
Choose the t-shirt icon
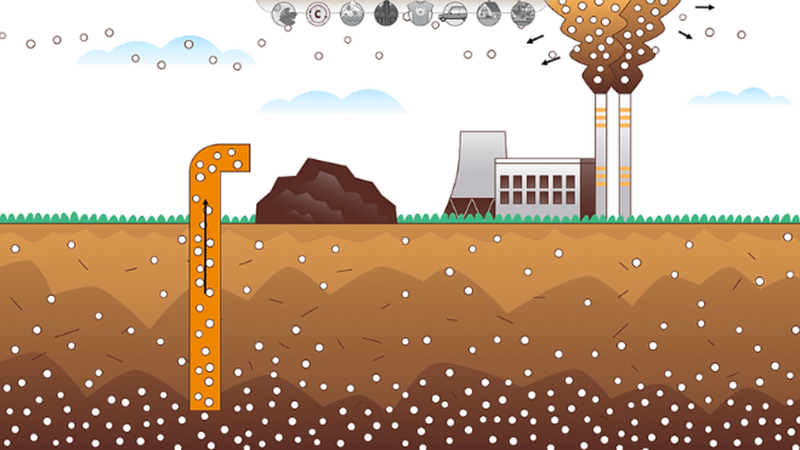419,13
